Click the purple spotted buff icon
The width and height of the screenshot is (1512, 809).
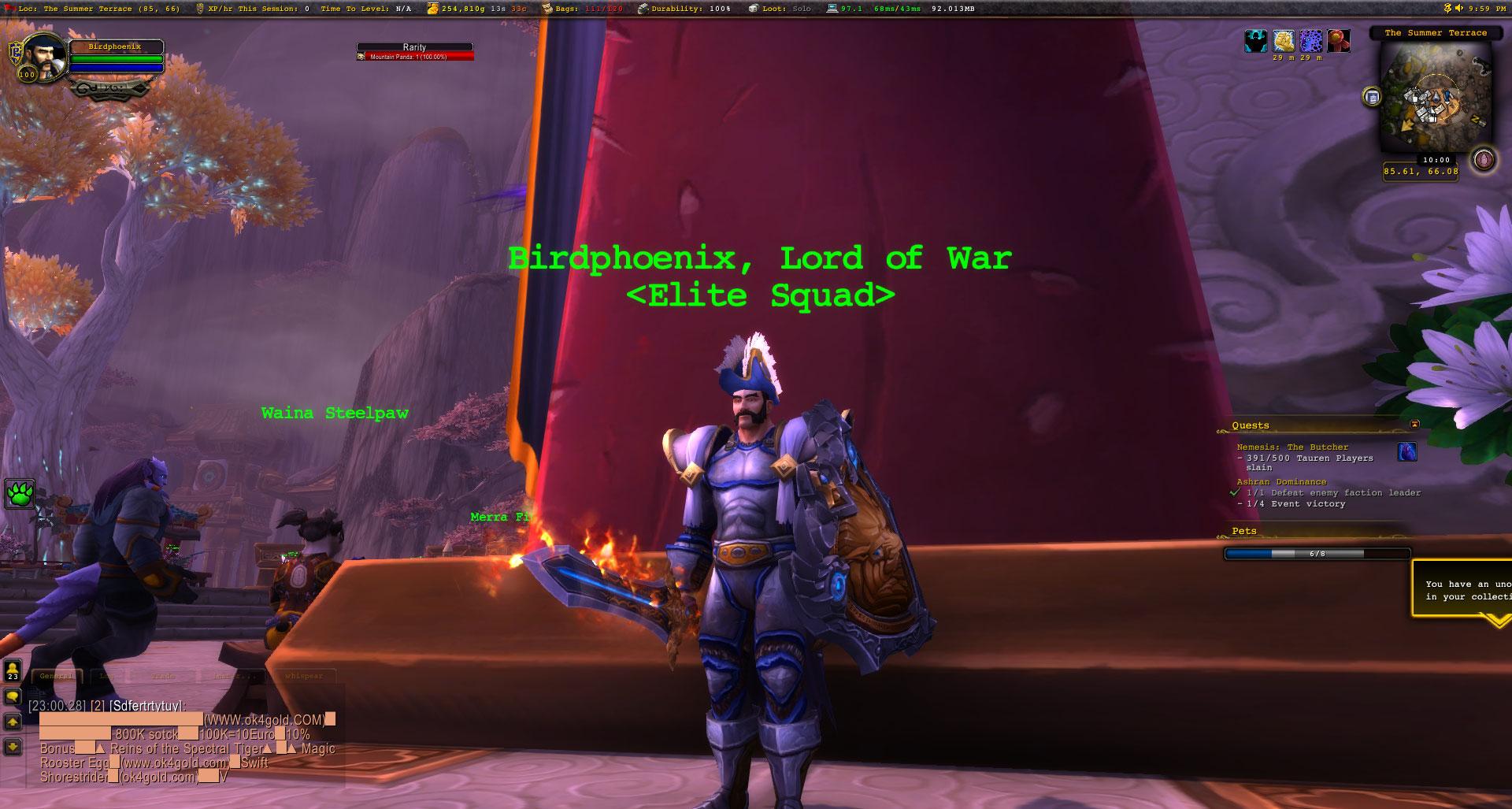pos(1311,41)
